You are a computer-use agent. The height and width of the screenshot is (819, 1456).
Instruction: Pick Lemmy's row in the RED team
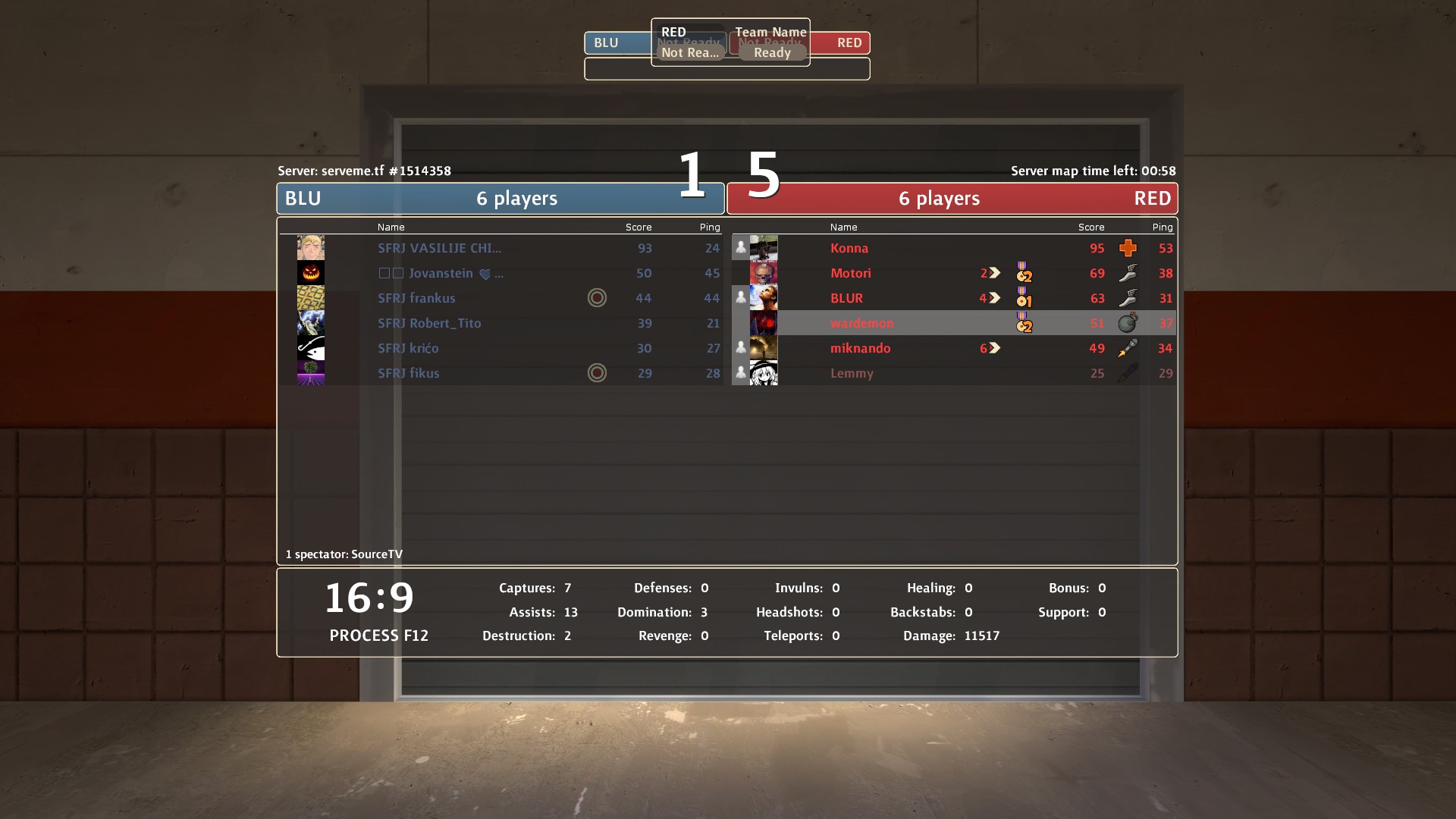[x=852, y=373]
